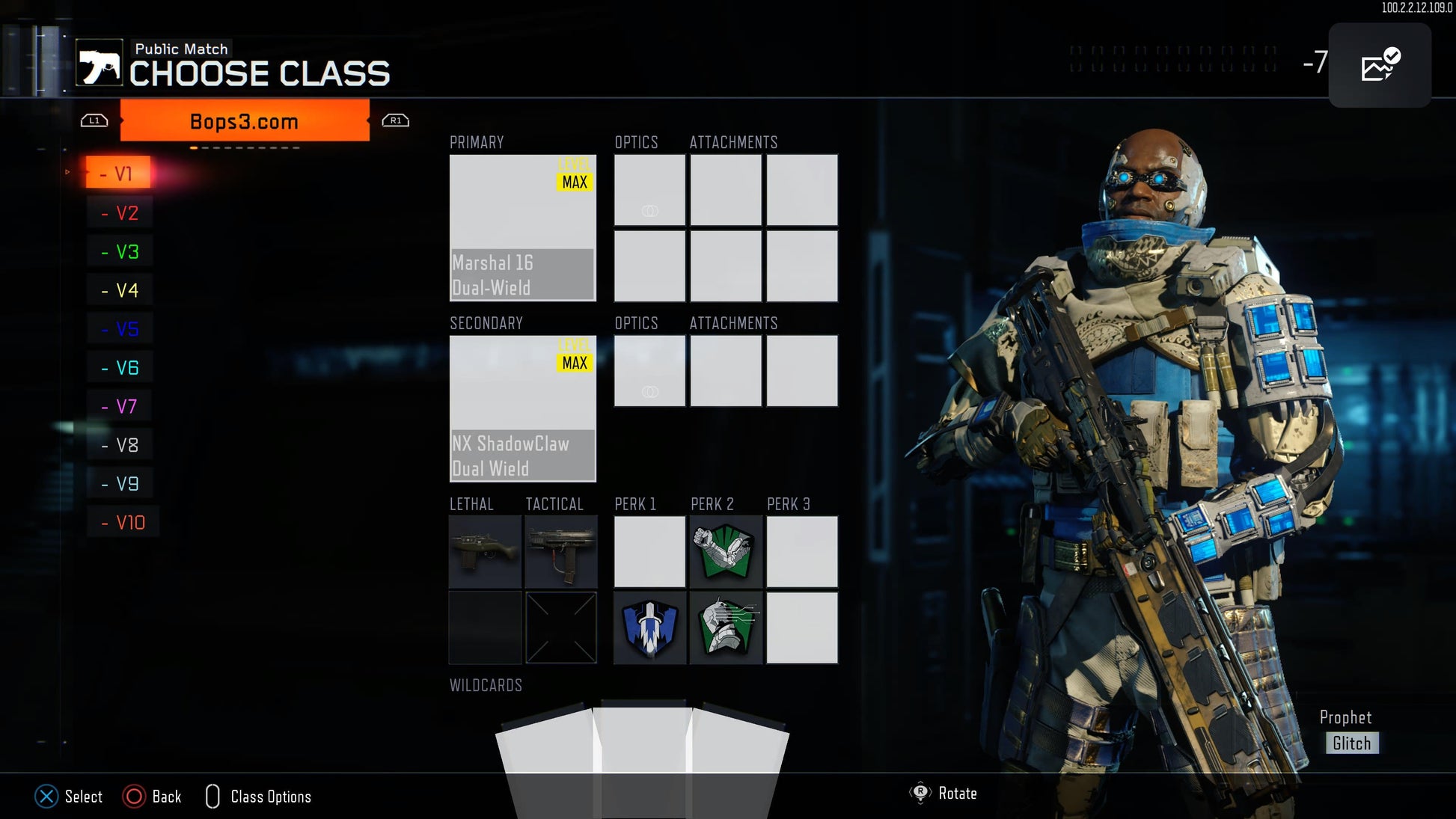Click the screenshot captured overlay icon
The width and height of the screenshot is (1456, 819).
pos(1380,66)
